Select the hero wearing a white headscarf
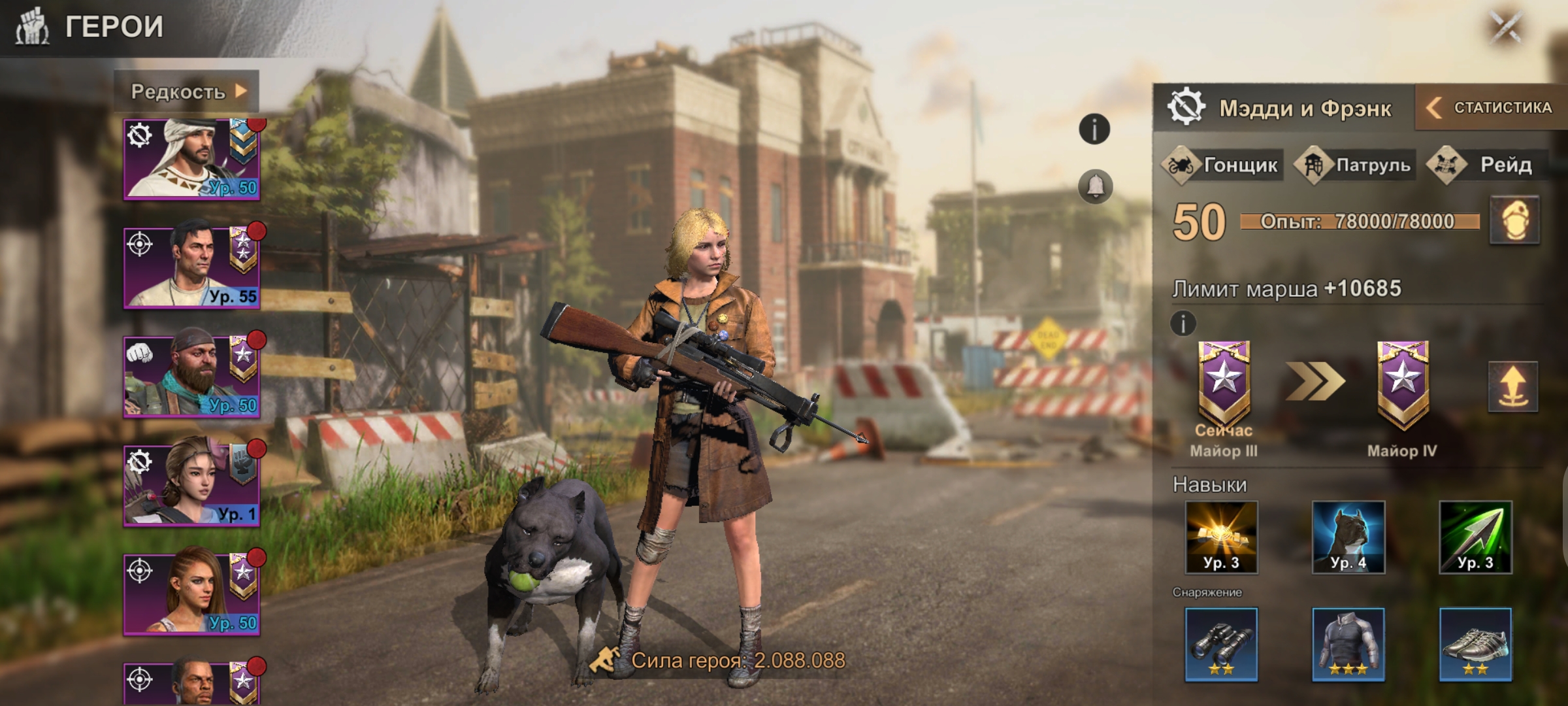Screen dimensions: 1568x706 tap(191, 159)
